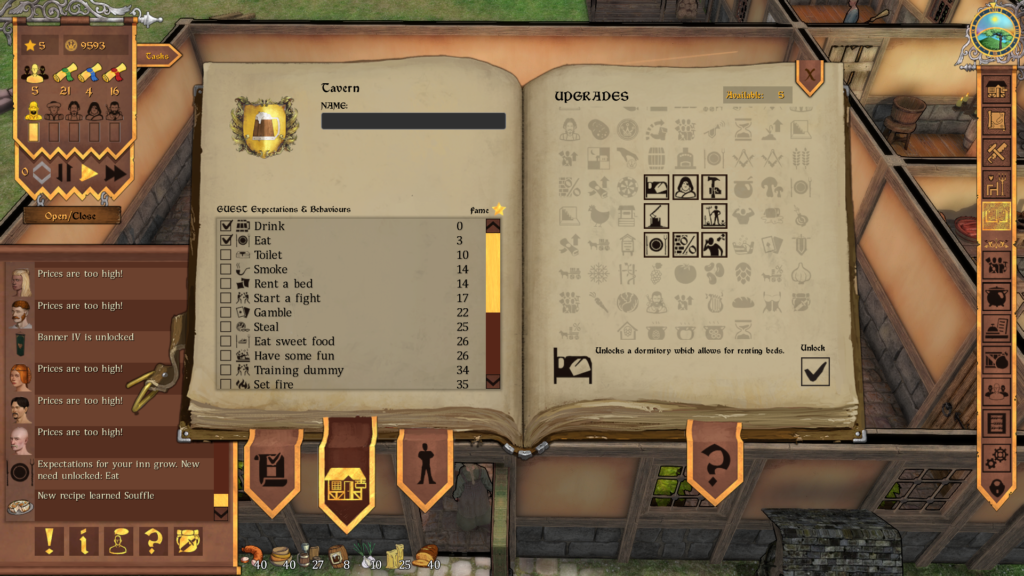Open the gear settings icon in sidebar
The height and width of the screenshot is (576, 1024).
(997, 457)
